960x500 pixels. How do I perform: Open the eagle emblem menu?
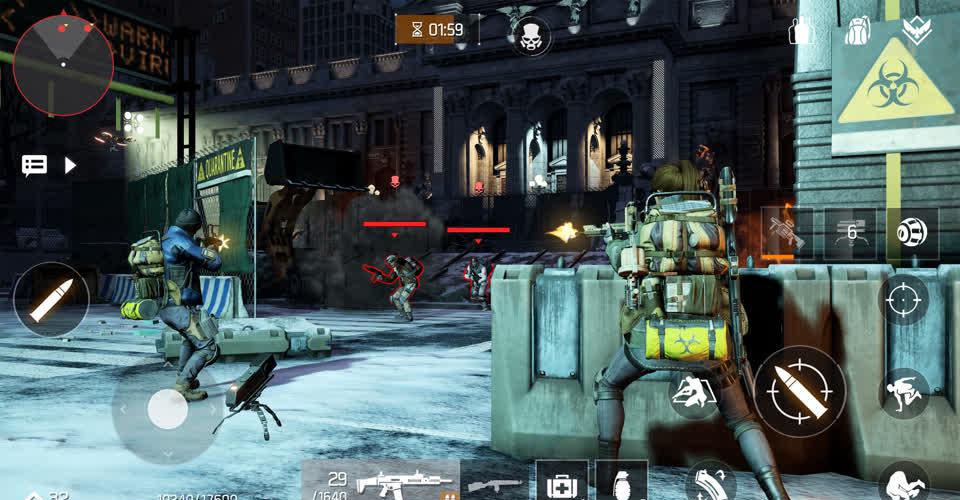(917, 31)
